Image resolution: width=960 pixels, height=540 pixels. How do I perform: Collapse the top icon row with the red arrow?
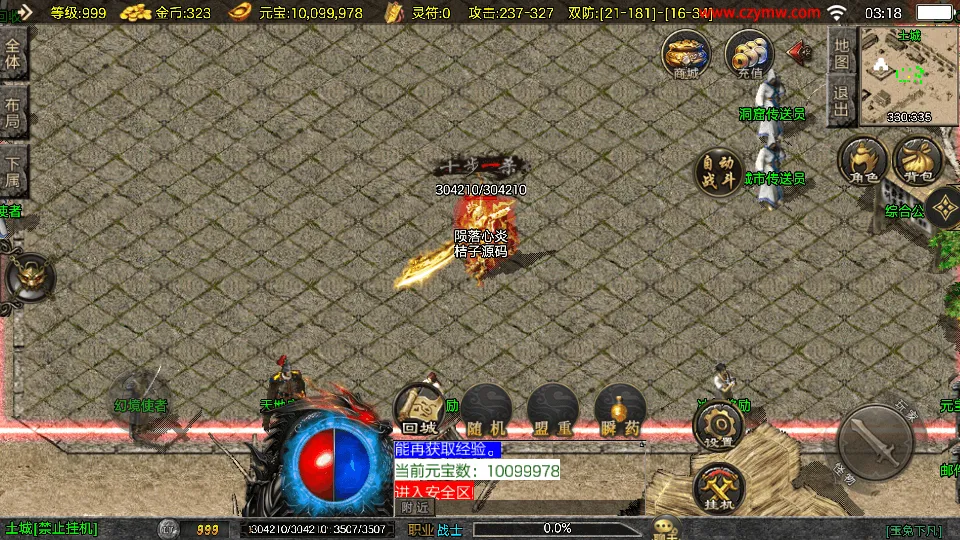click(800, 50)
